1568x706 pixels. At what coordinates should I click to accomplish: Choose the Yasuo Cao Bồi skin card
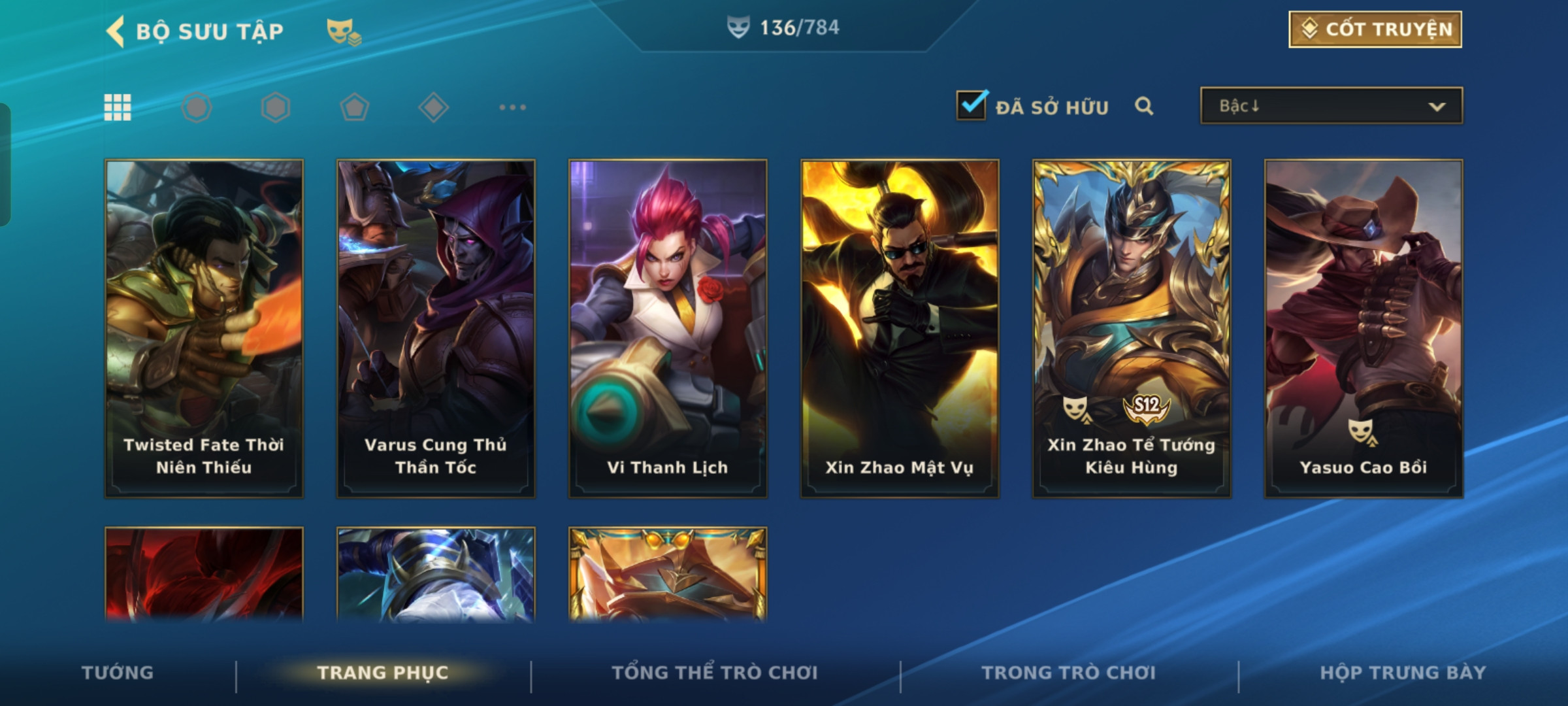[x=1364, y=328]
